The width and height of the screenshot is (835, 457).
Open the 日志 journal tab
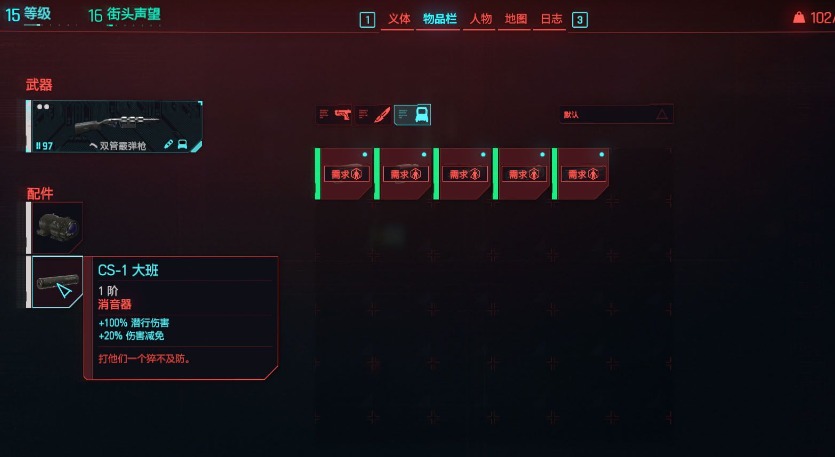pos(551,19)
